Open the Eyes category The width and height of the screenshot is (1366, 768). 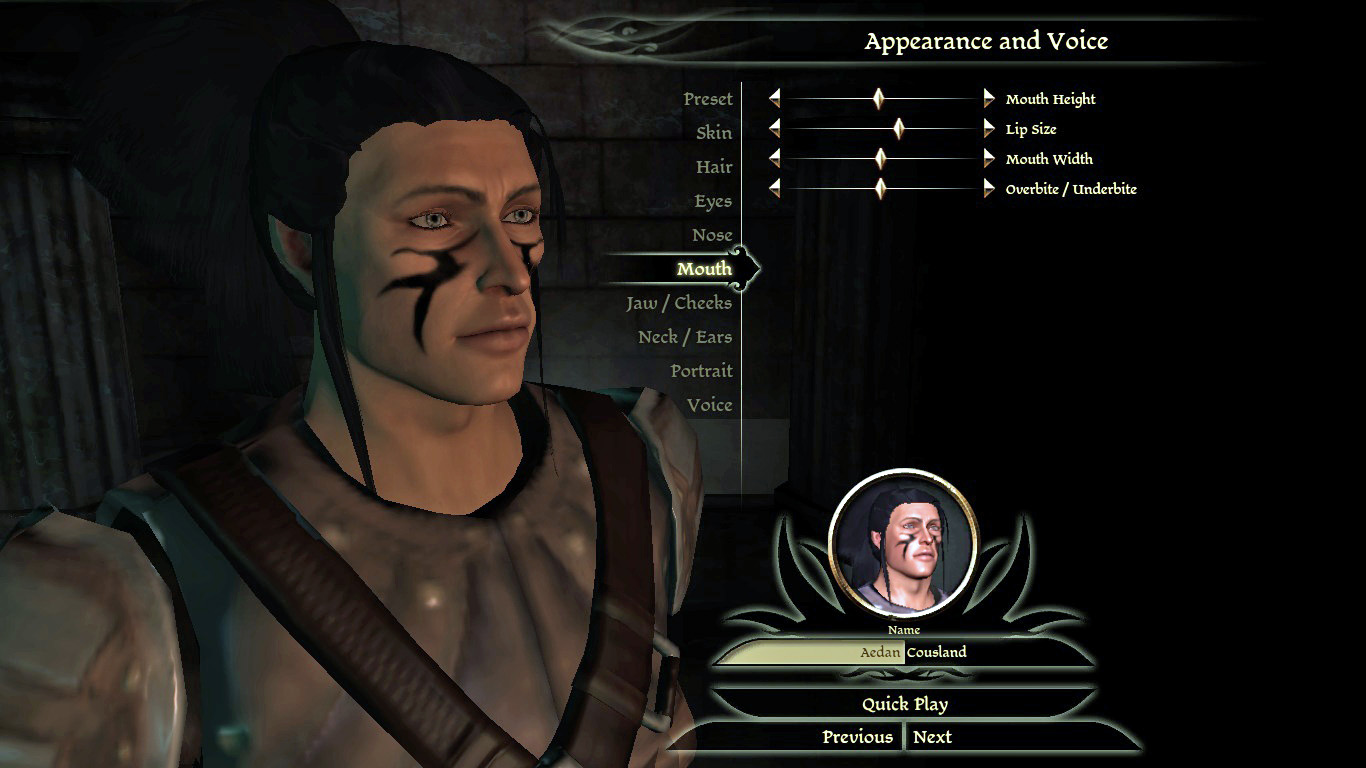tap(713, 201)
